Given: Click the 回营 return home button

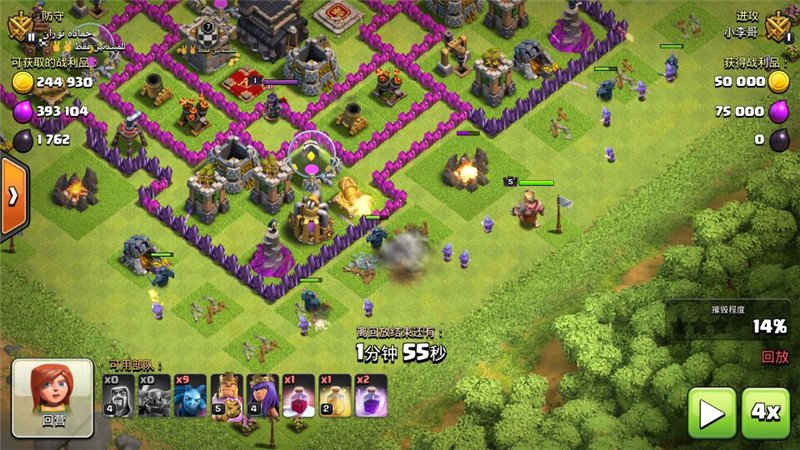Looking at the screenshot, I should (53, 397).
